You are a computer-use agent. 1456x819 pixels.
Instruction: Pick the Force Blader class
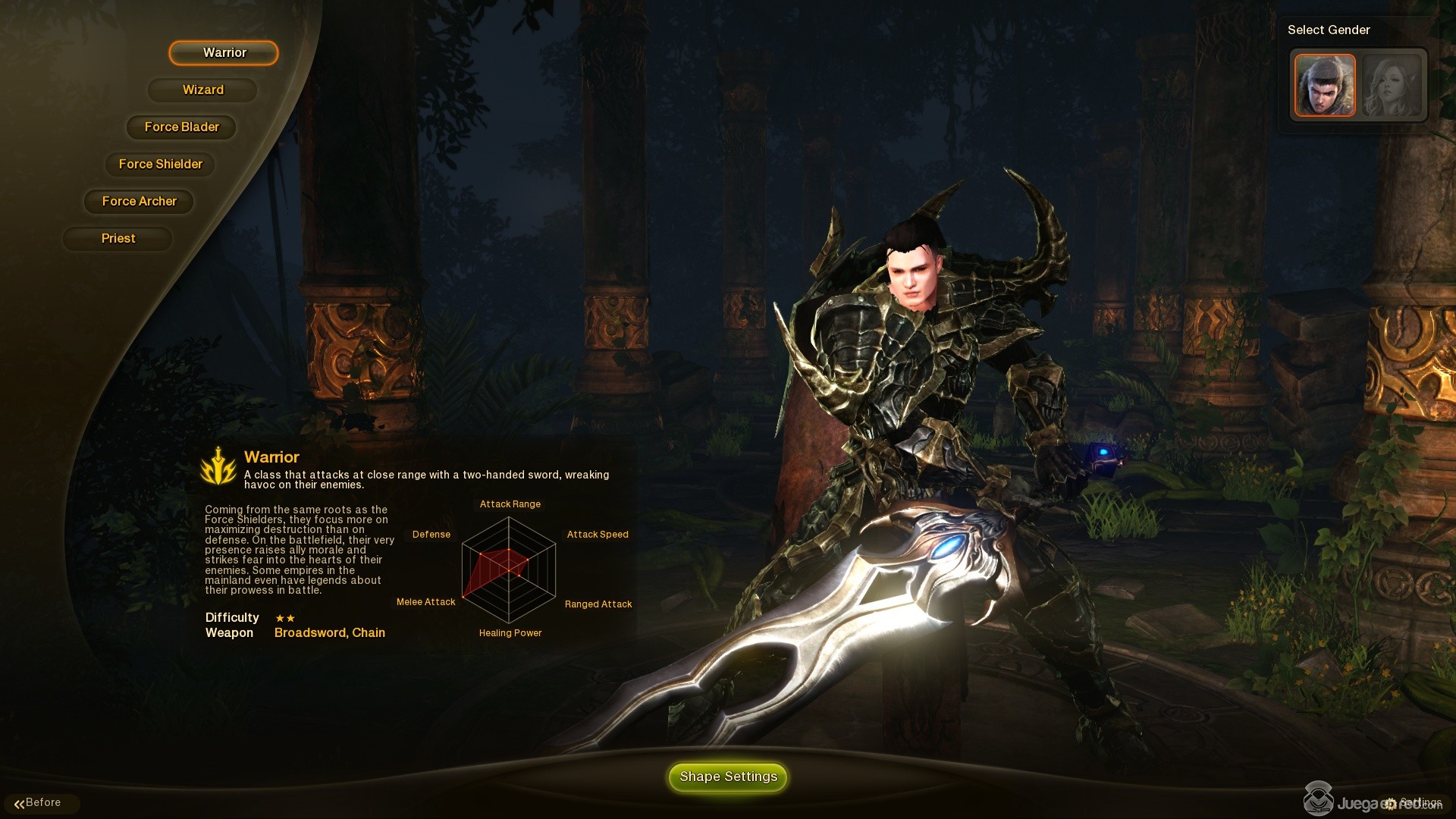[x=181, y=127]
